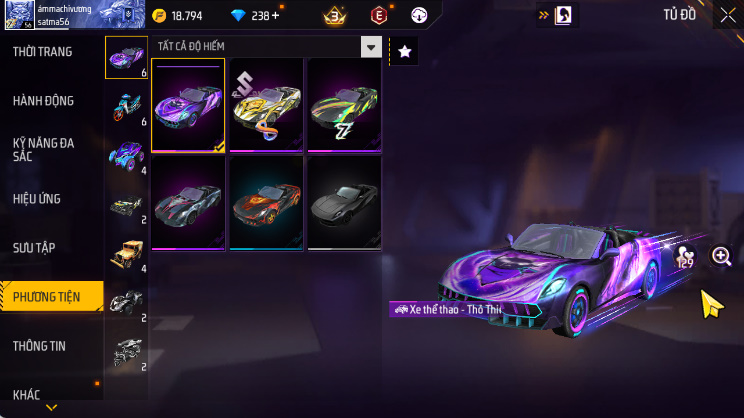Switch to the HÀNH ĐỘNG tab

click(x=43, y=101)
